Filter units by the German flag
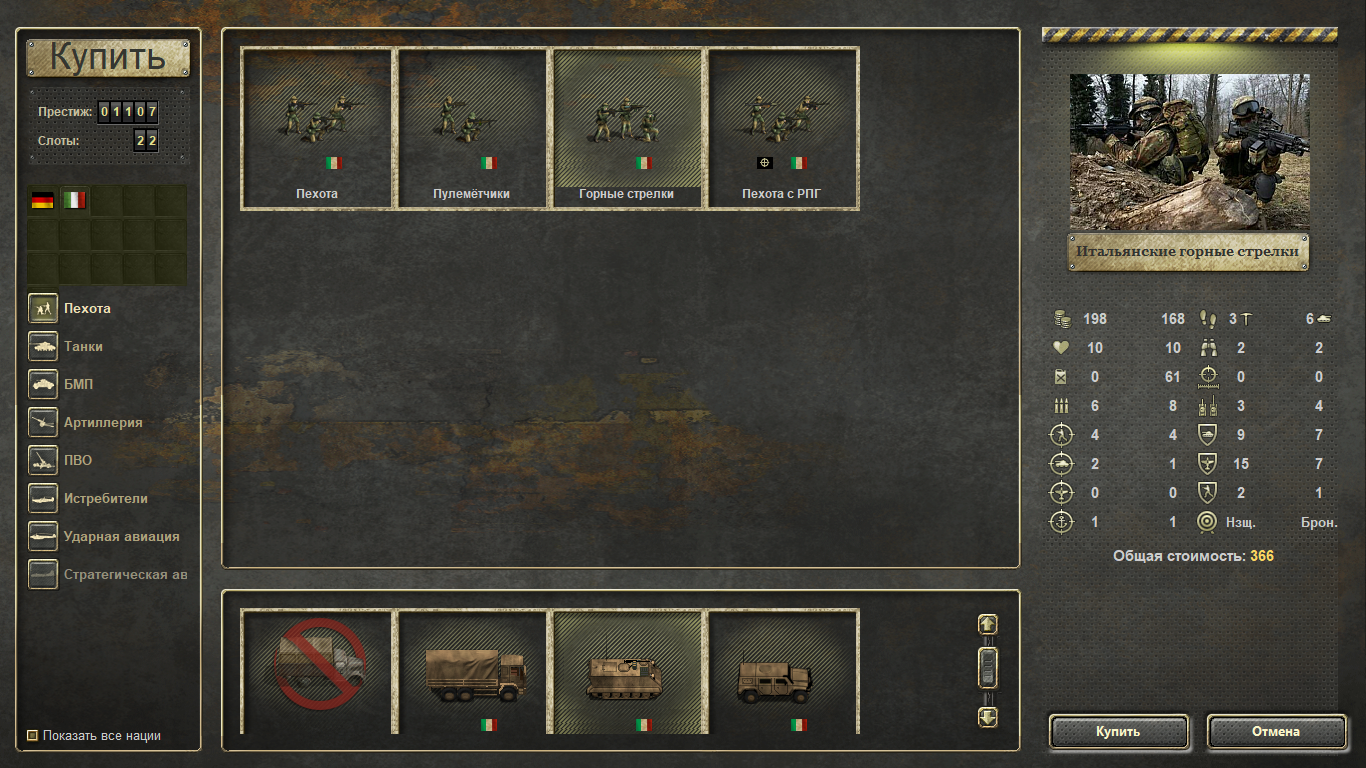Image resolution: width=1366 pixels, height=768 pixels. [x=43, y=201]
